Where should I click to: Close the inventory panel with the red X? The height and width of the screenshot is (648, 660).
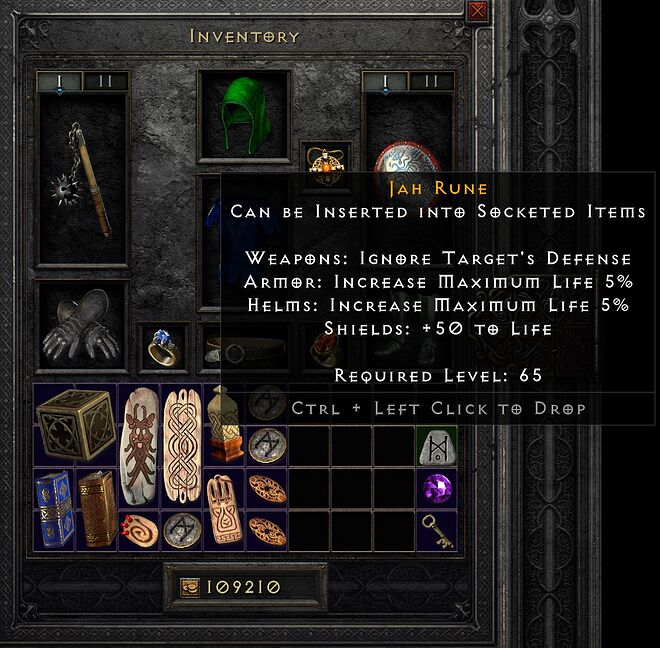(476, 12)
